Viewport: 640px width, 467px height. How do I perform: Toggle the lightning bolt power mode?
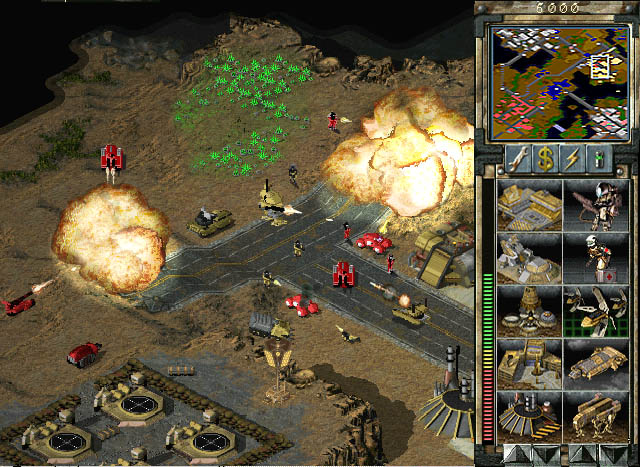[572, 157]
